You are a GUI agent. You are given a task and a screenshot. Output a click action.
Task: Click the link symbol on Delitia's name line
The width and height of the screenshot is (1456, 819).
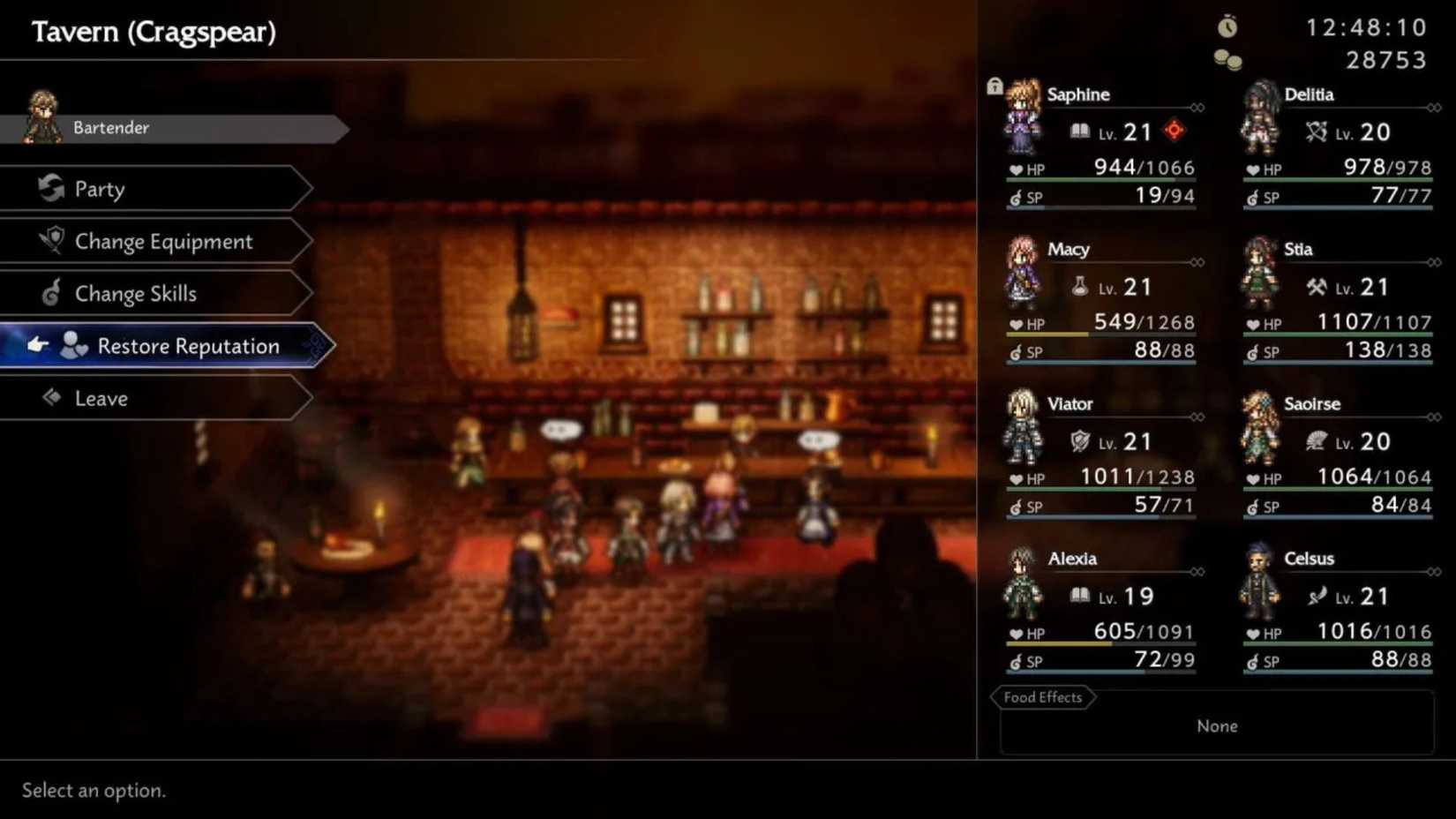(1432, 109)
